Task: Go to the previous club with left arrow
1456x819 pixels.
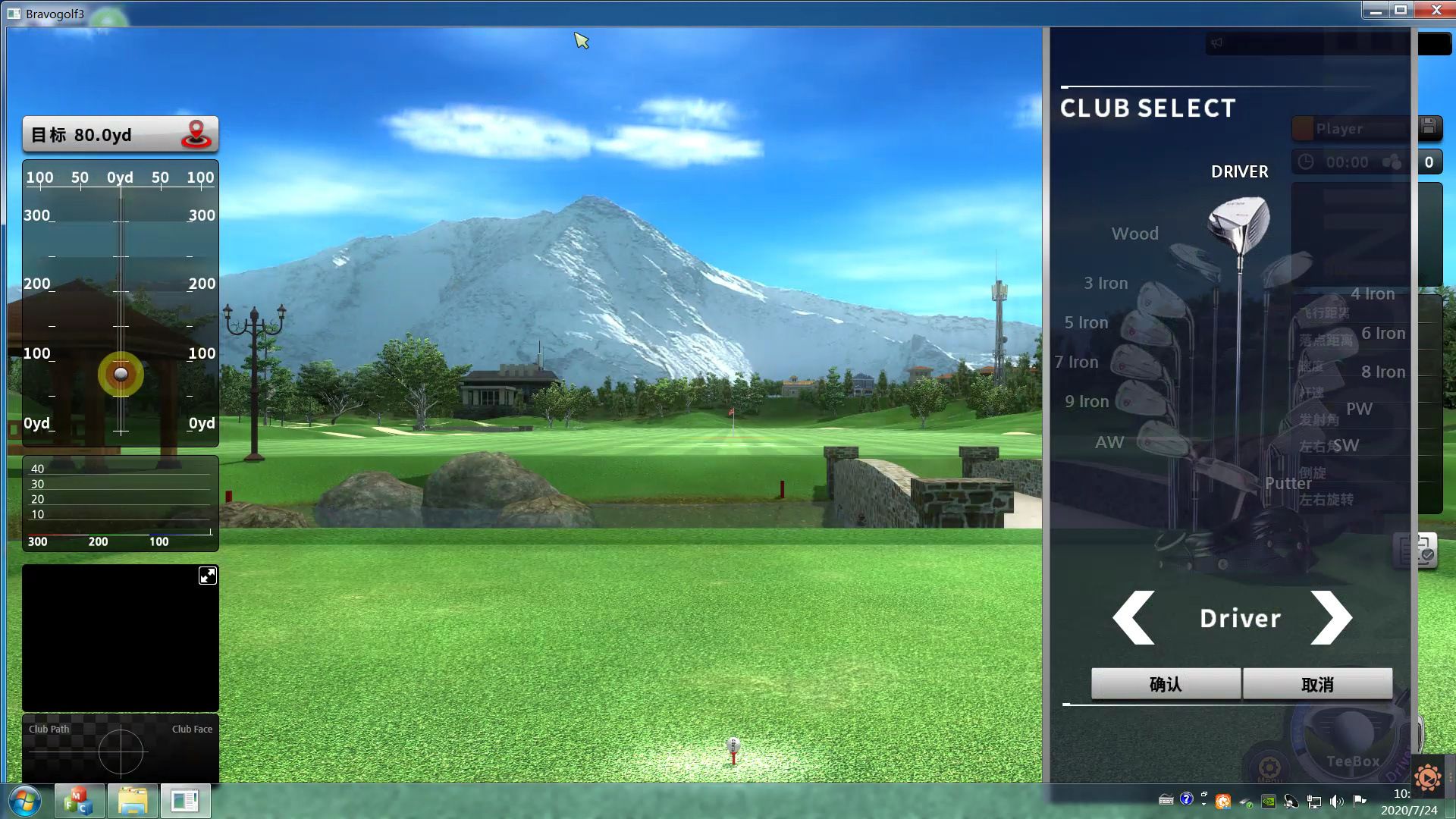Action: click(1134, 617)
